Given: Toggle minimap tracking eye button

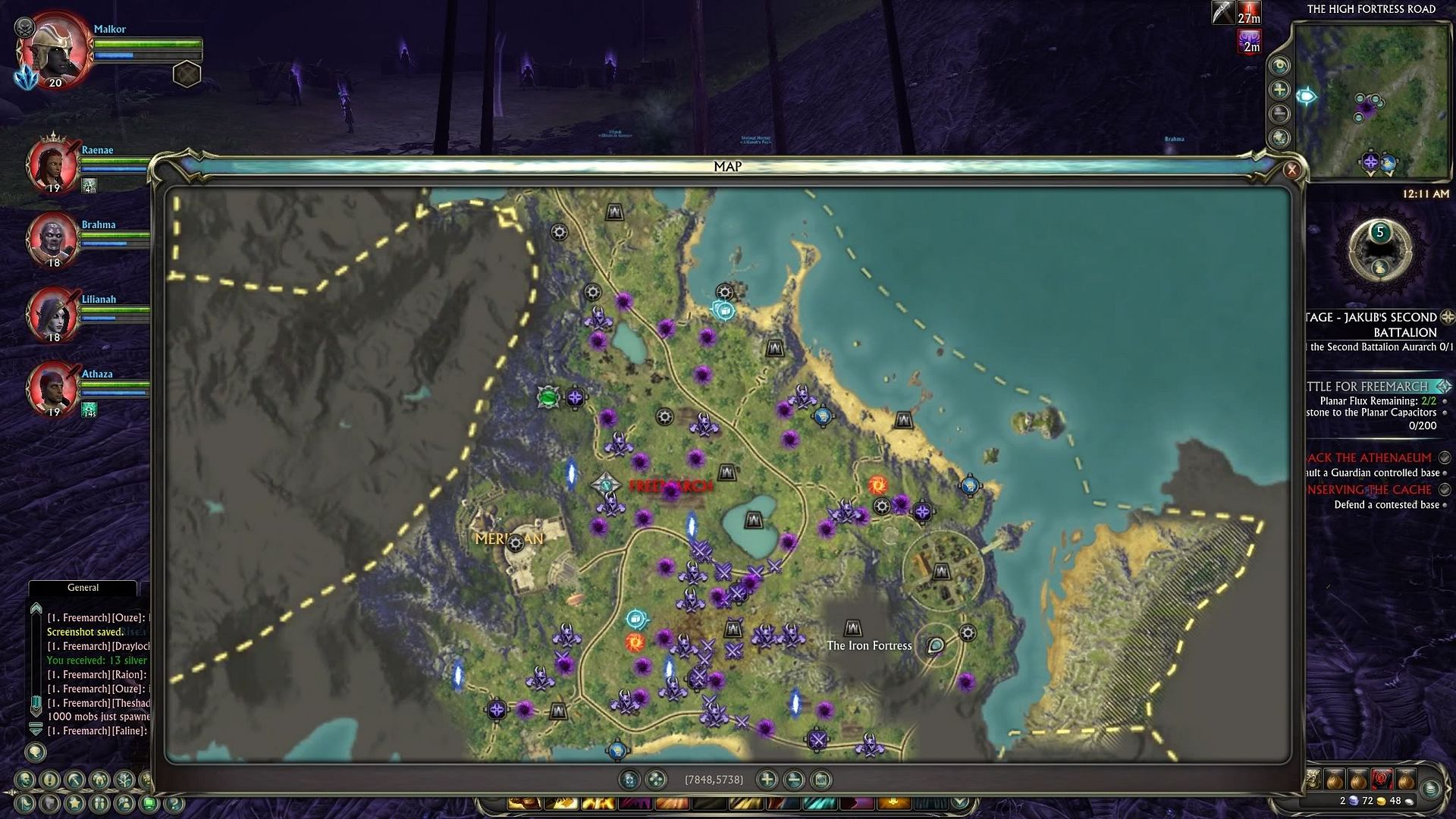Looking at the screenshot, I should [x=1280, y=65].
